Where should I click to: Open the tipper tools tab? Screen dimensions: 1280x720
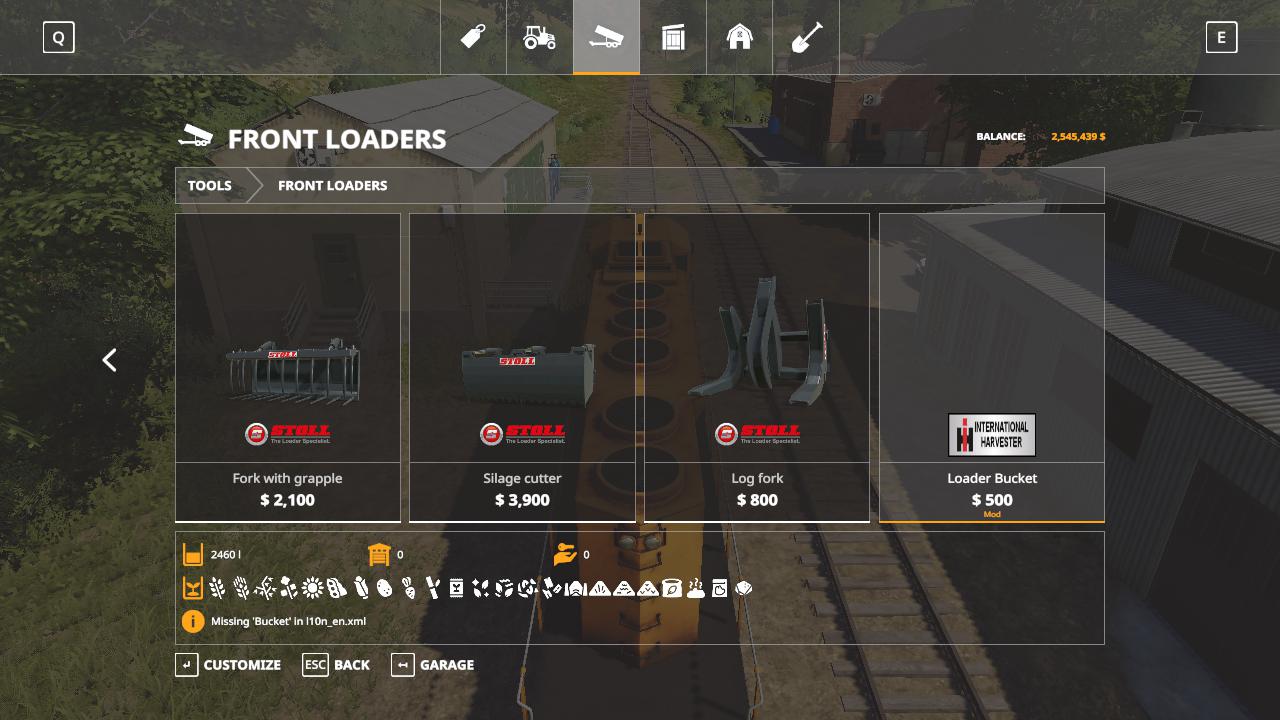pyautogui.click(x=606, y=37)
